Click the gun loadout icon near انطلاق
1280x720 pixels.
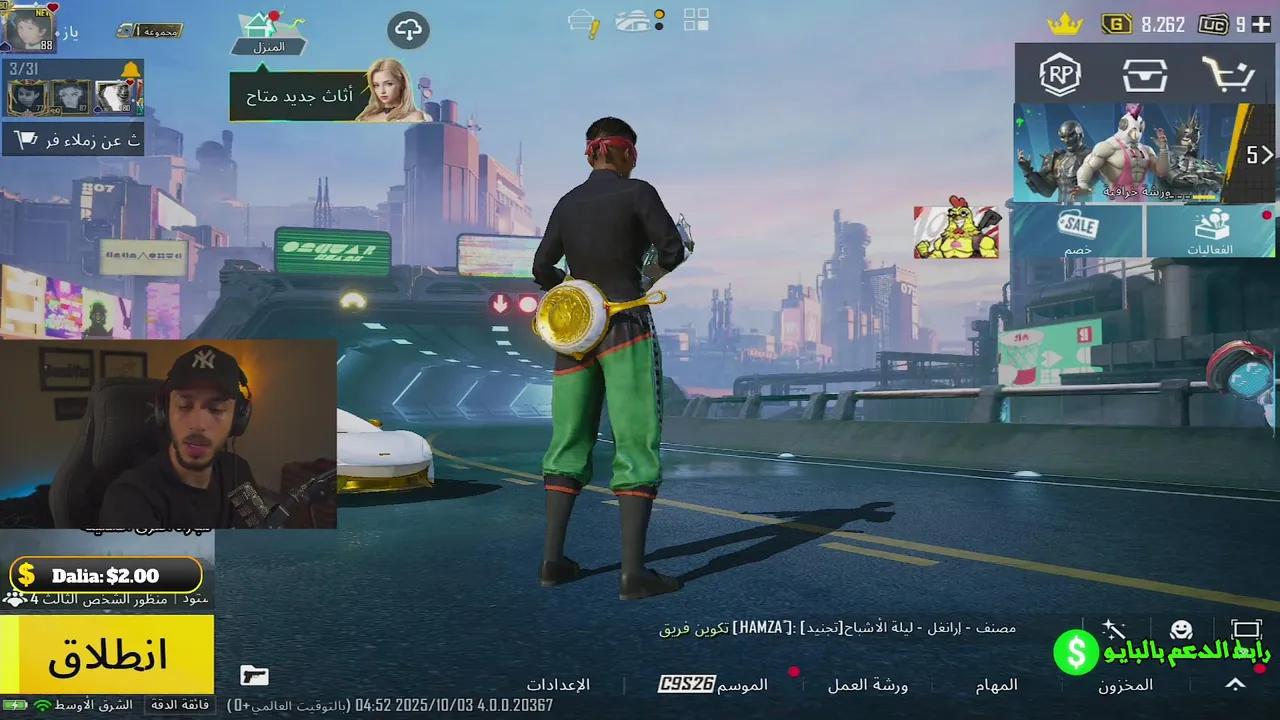pos(255,676)
